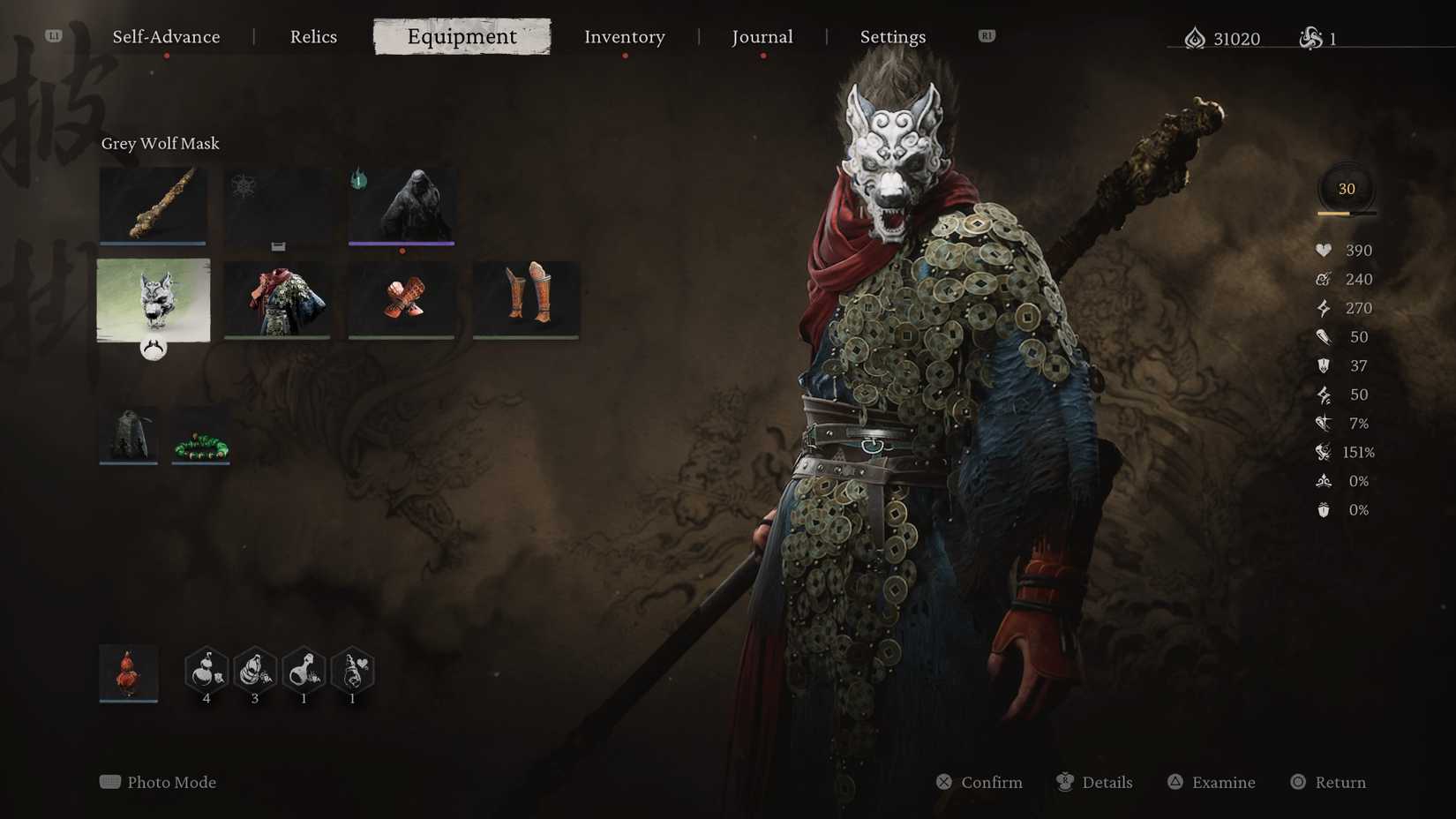Select the empty slot with snowflake symbol
Viewport: 1456px width, 819px height.
pos(277,206)
